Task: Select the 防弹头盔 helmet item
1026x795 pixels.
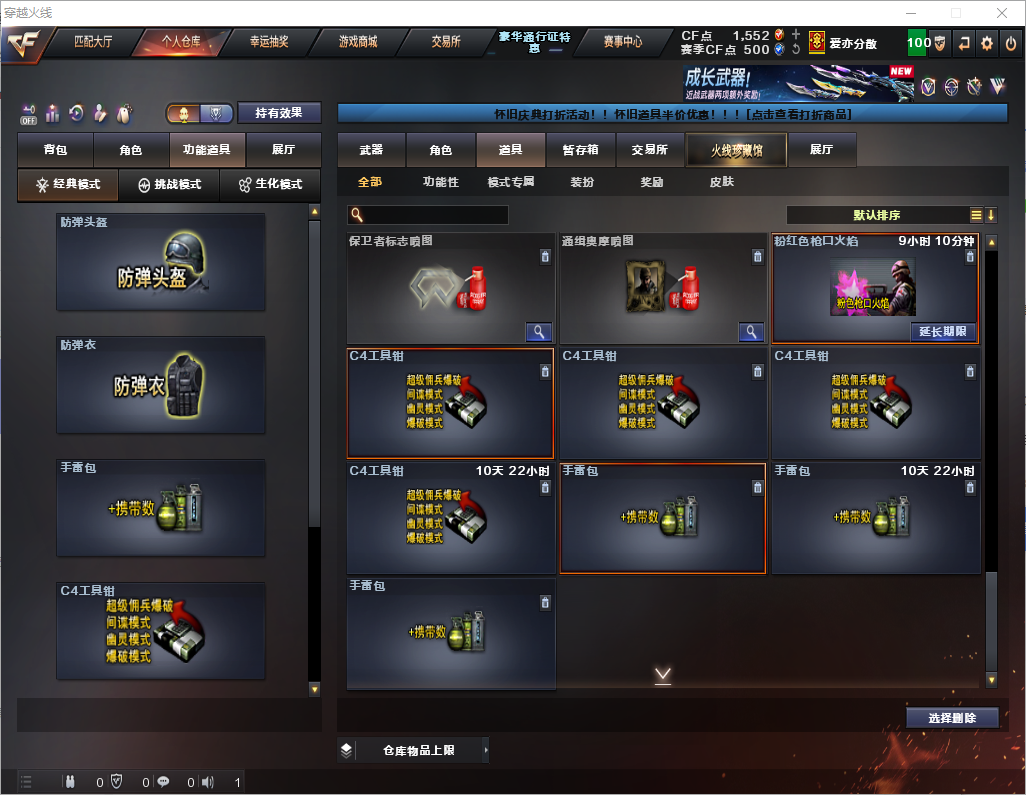Action: click(161, 262)
